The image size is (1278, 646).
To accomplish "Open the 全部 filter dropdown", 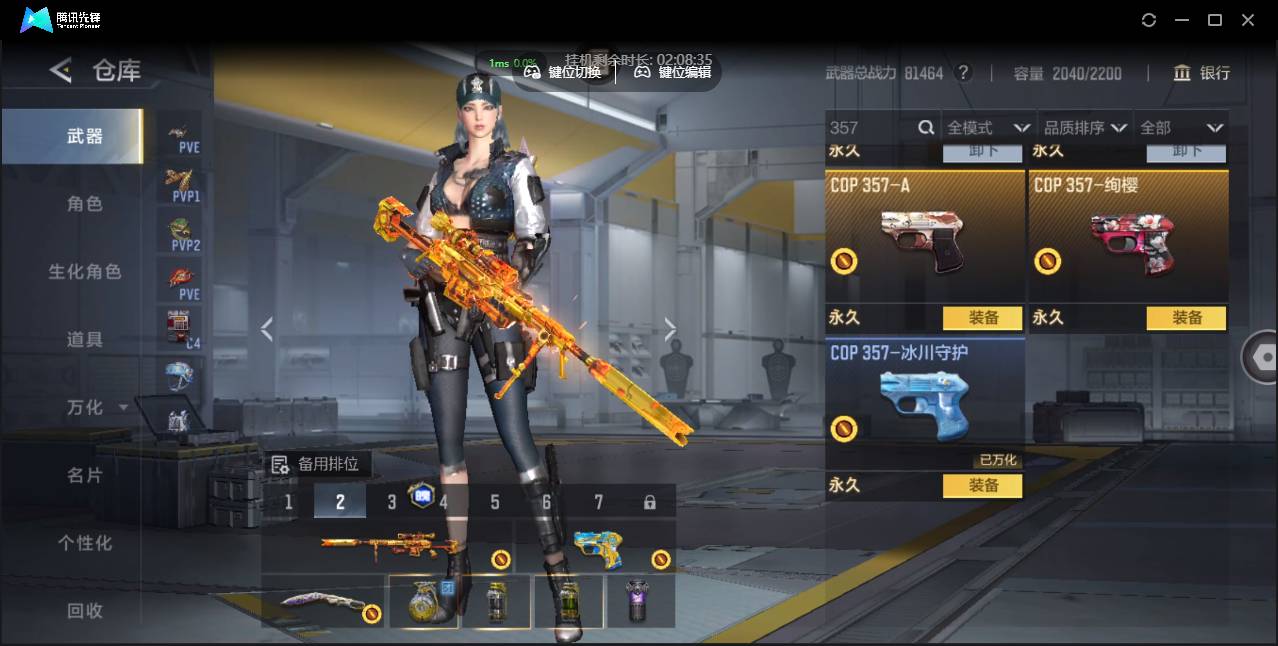I will point(1182,128).
